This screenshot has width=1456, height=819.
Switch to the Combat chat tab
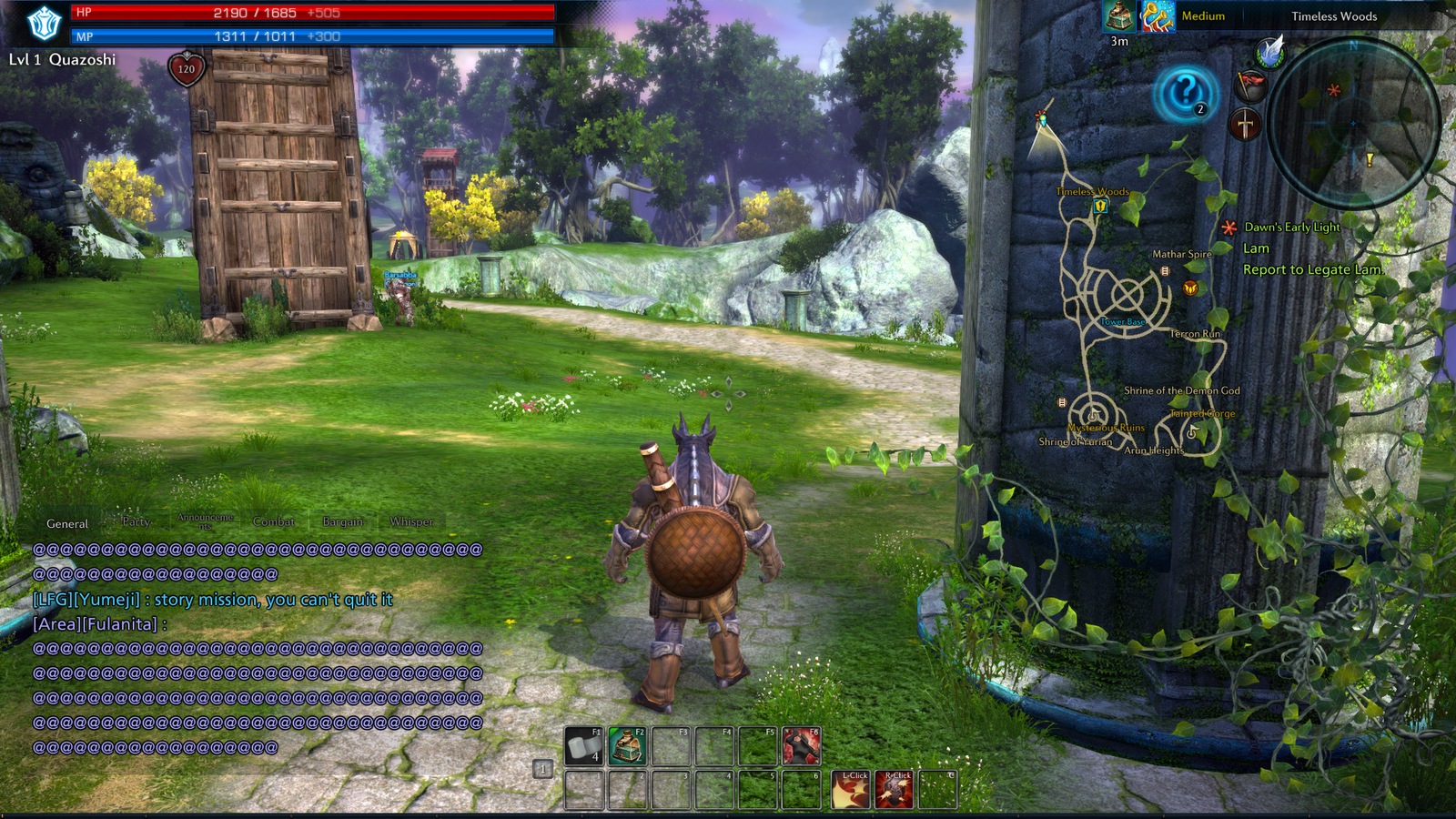click(x=274, y=521)
